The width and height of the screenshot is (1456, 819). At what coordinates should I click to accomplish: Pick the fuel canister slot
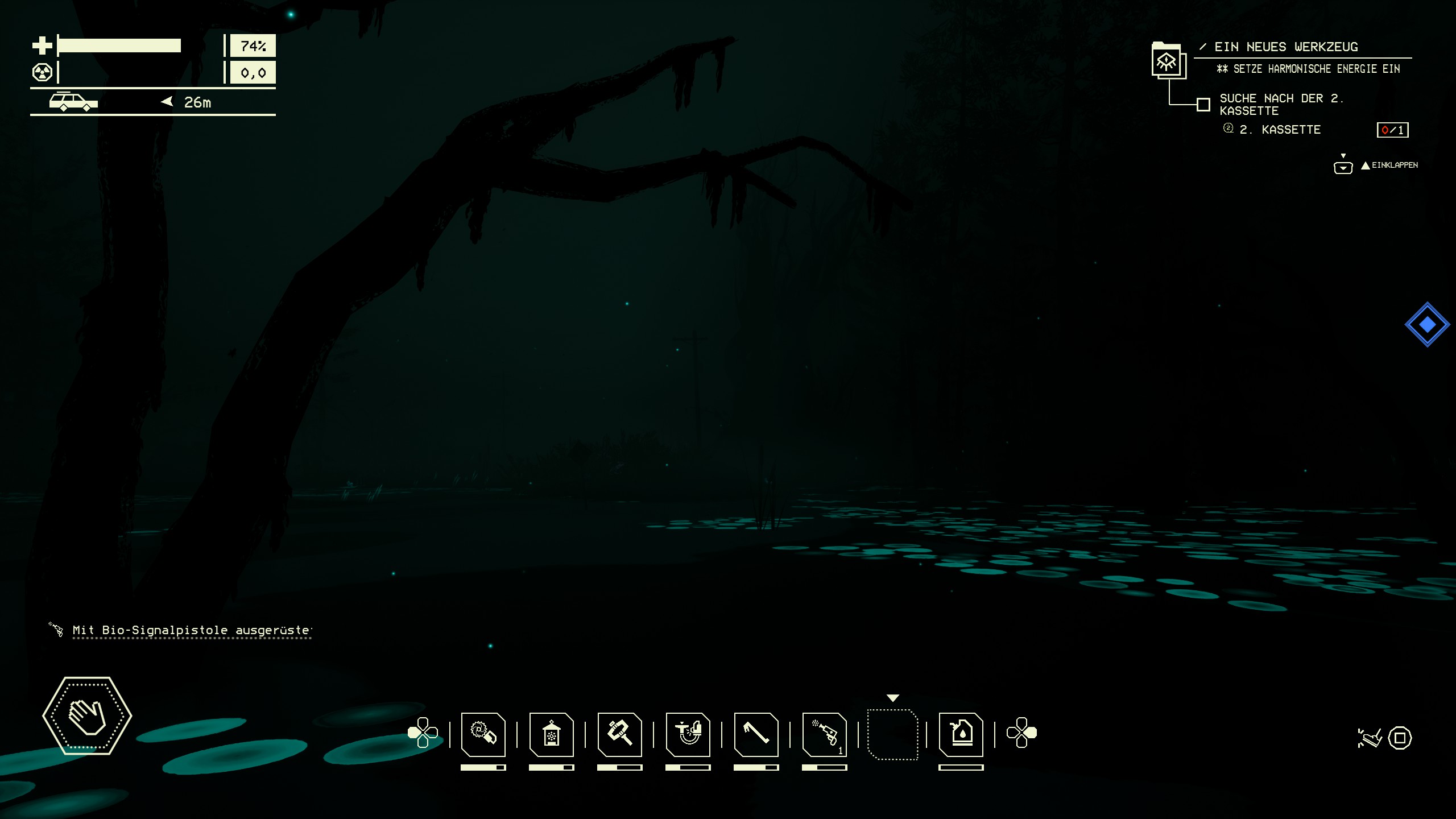(961, 734)
